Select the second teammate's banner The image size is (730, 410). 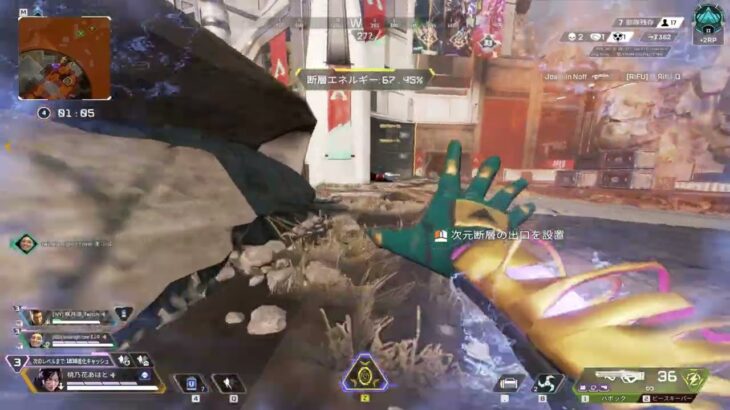(37, 339)
